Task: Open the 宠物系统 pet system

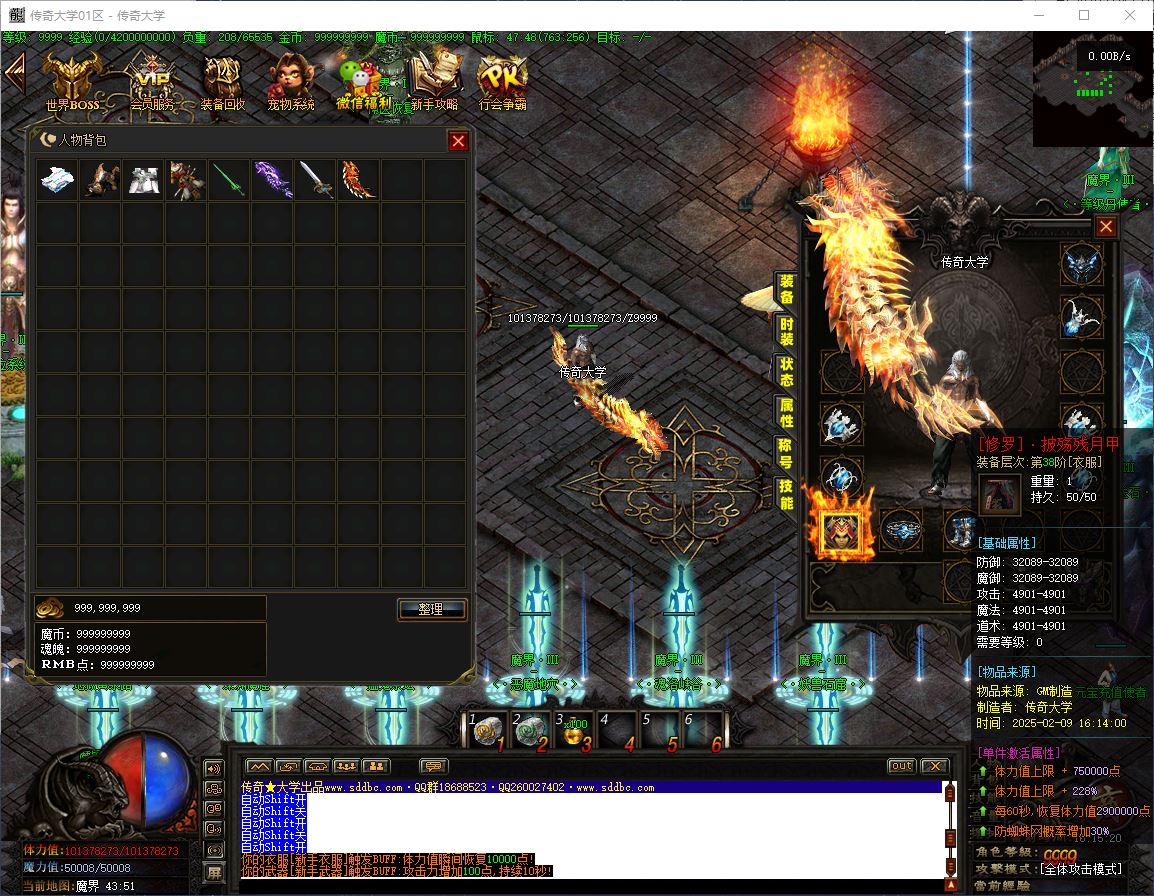Action: (x=290, y=80)
